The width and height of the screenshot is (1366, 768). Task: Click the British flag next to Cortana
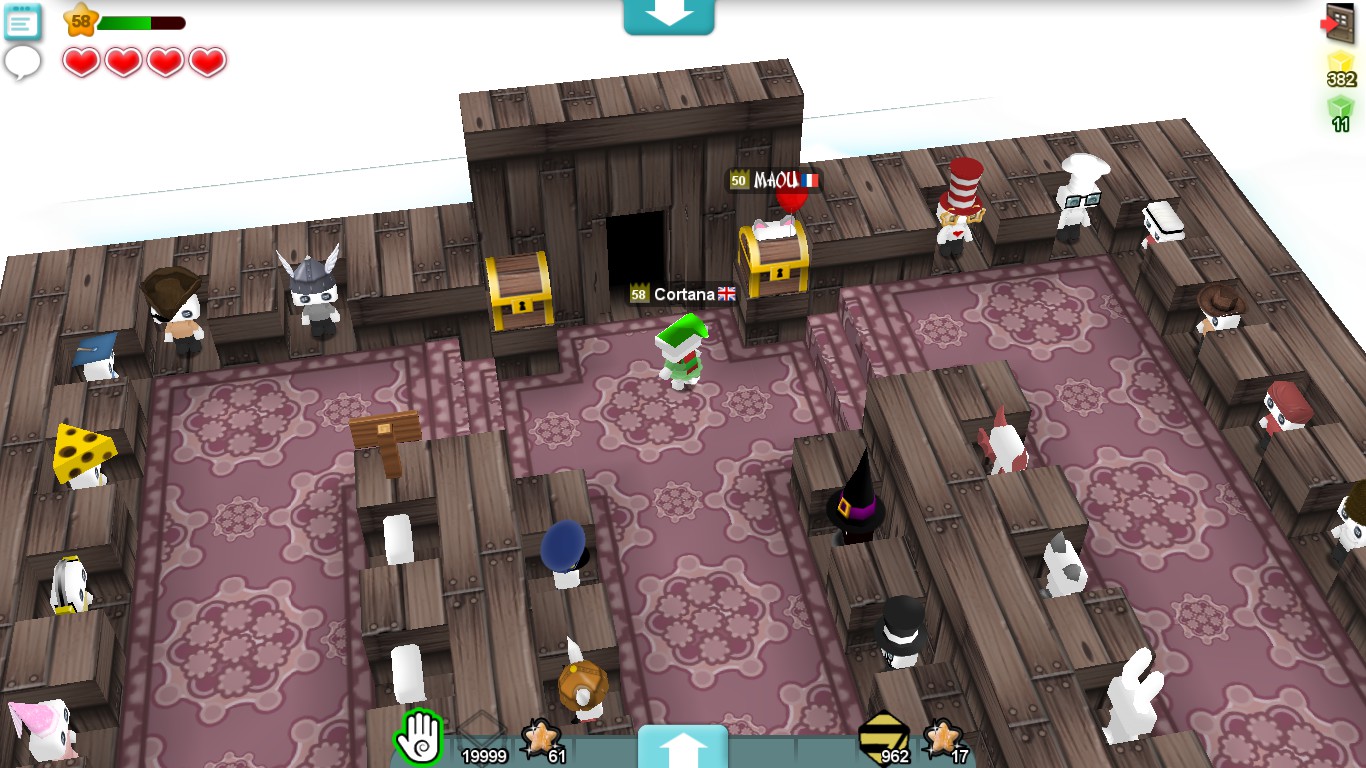[x=726, y=294]
